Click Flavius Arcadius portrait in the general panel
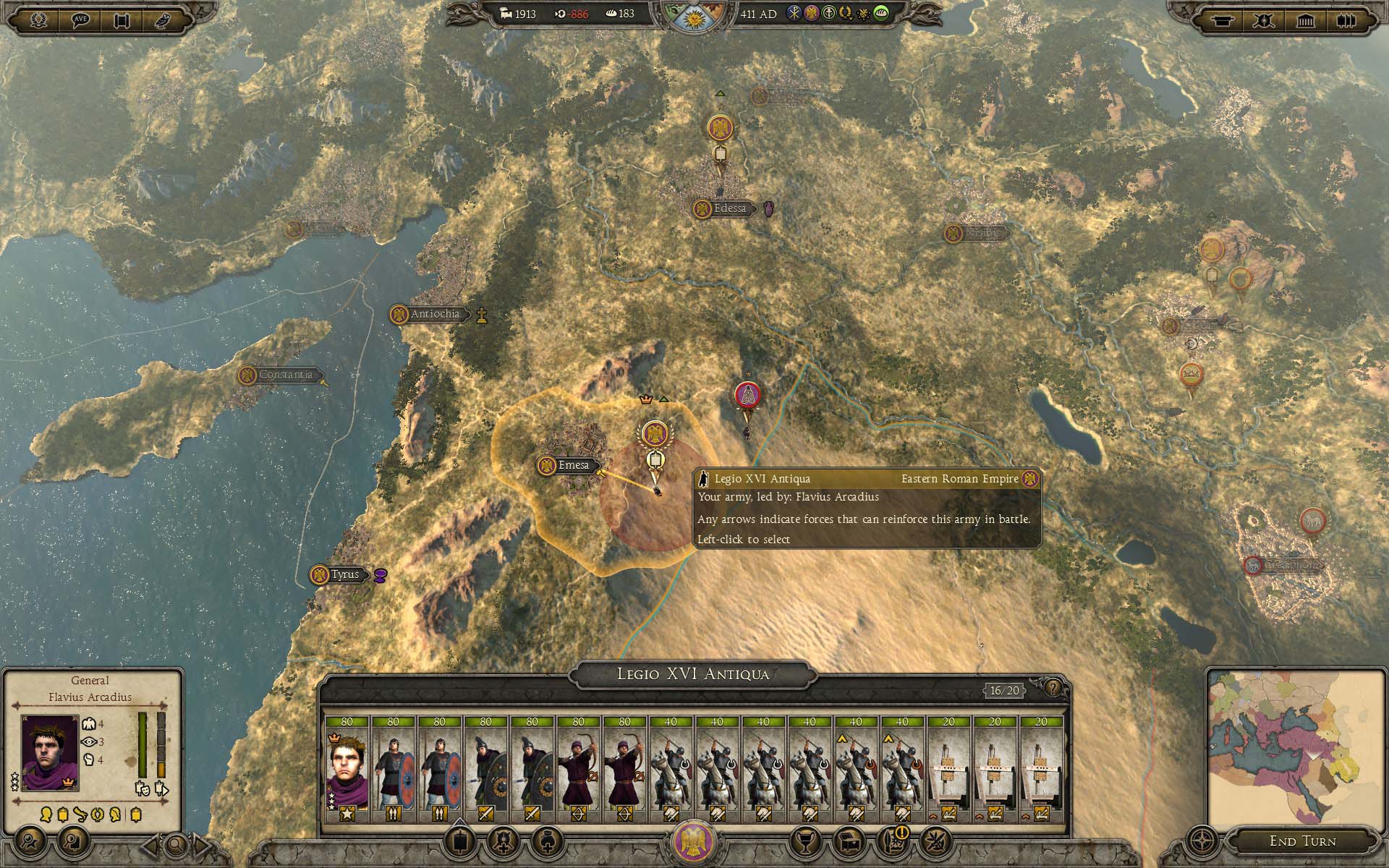This screenshot has width=1389, height=868. click(50, 753)
